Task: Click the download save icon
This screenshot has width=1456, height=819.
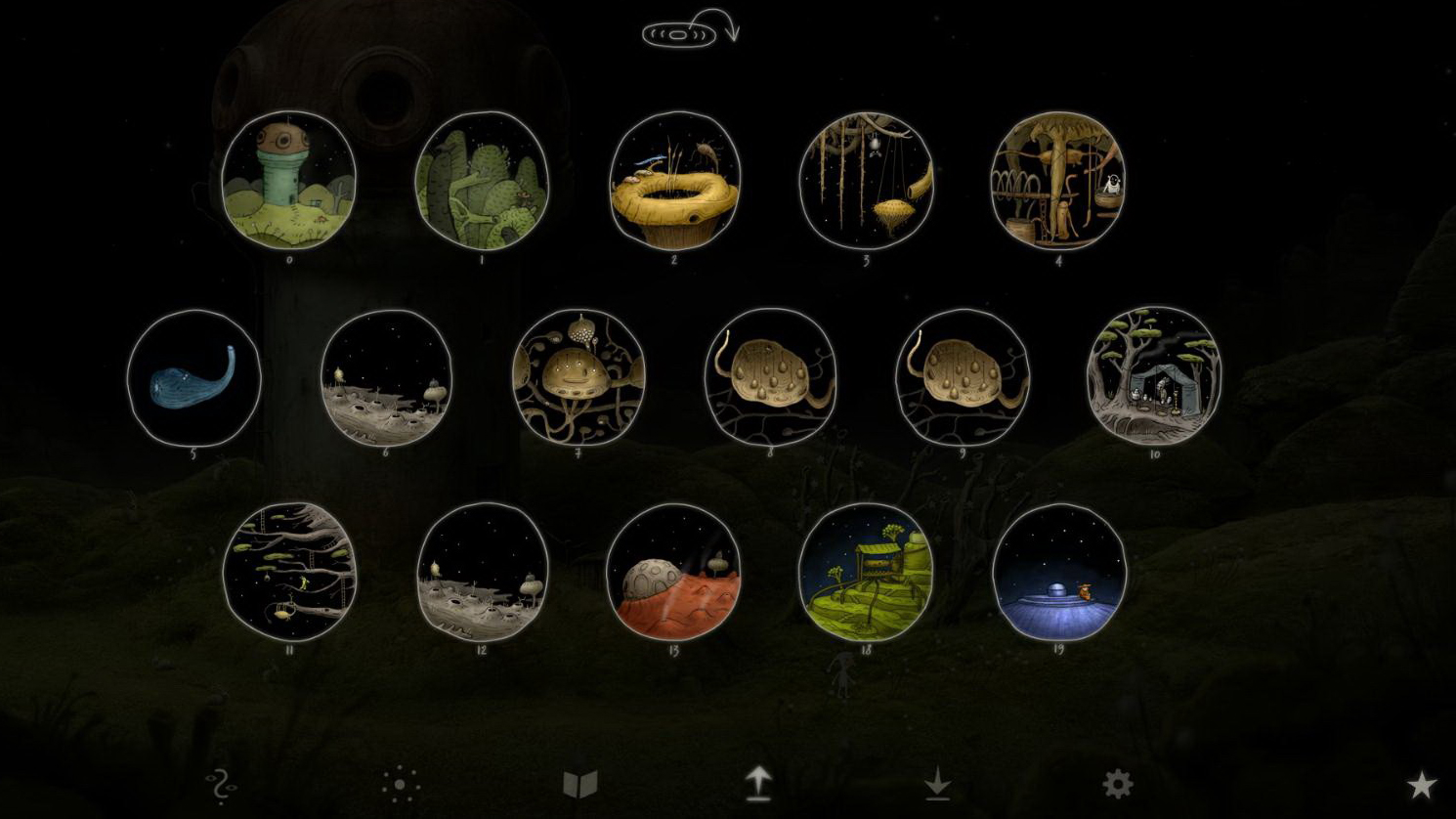Action: click(939, 782)
